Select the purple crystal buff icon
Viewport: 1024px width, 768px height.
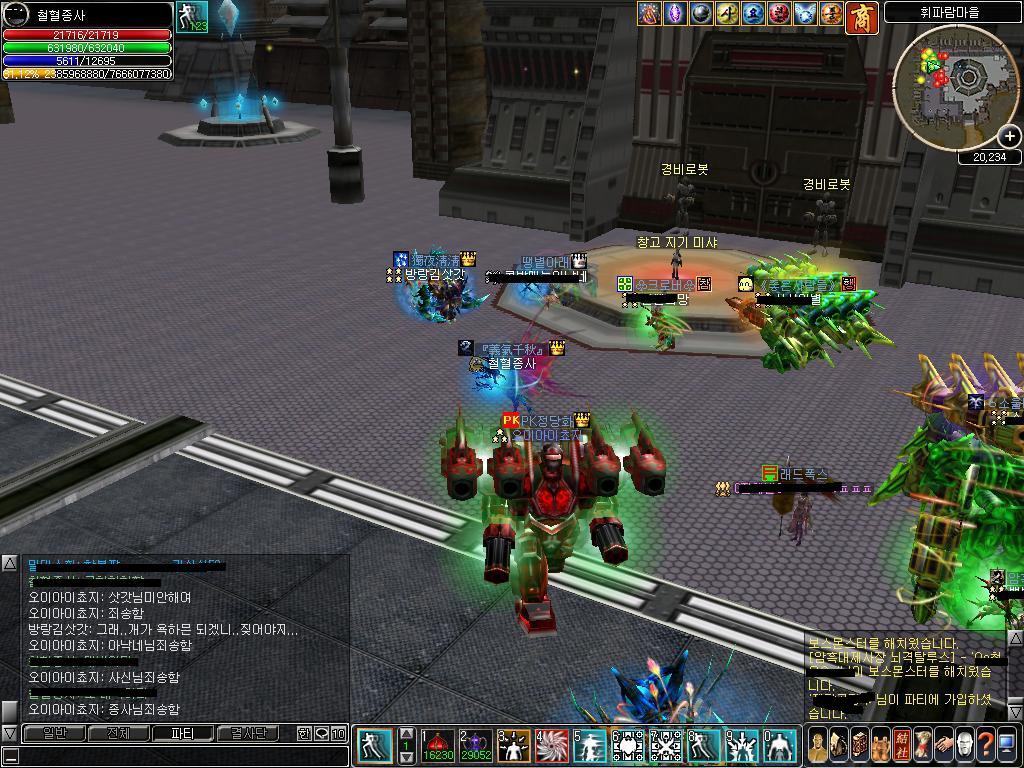[x=677, y=13]
